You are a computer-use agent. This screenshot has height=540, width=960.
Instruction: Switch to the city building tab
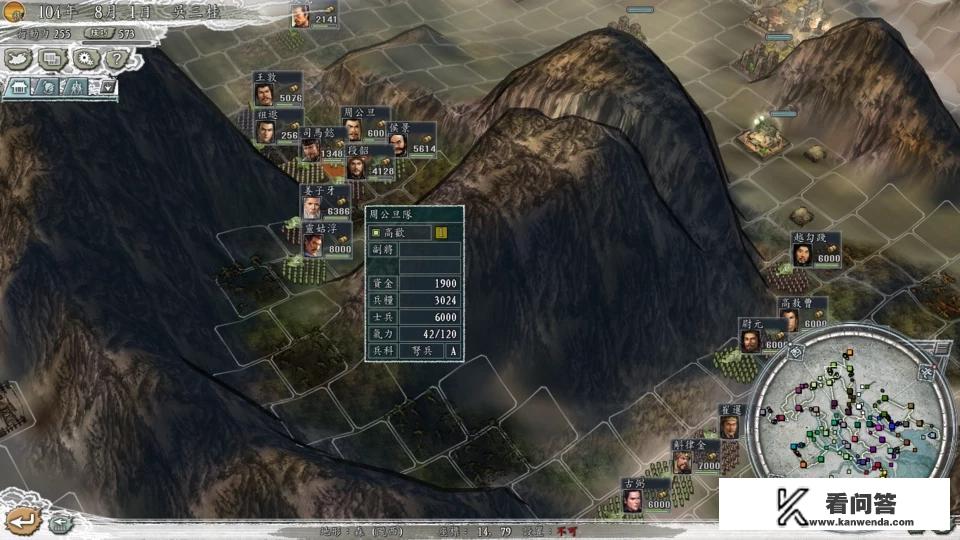point(18,87)
